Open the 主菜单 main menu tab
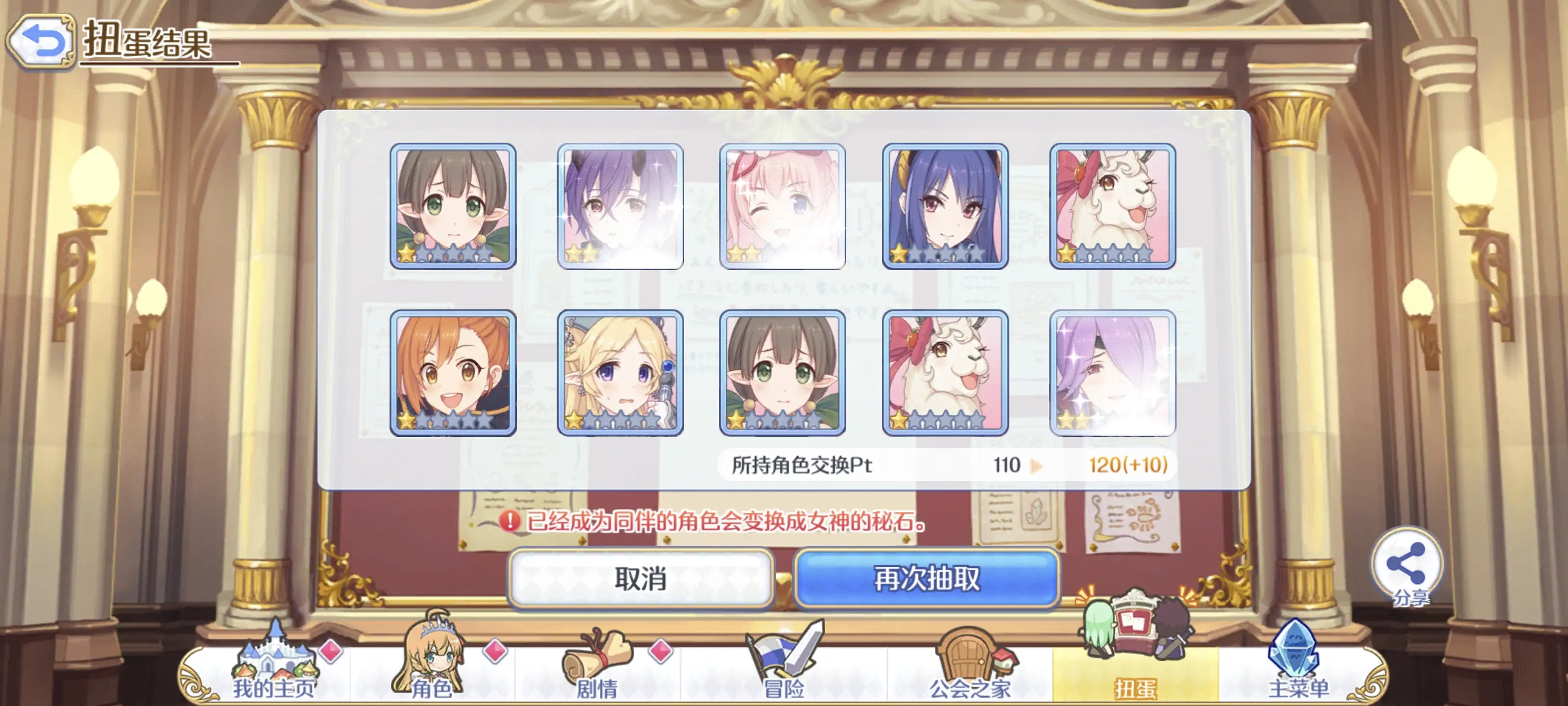The width and height of the screenshot is (1568, 706). 1298,670
